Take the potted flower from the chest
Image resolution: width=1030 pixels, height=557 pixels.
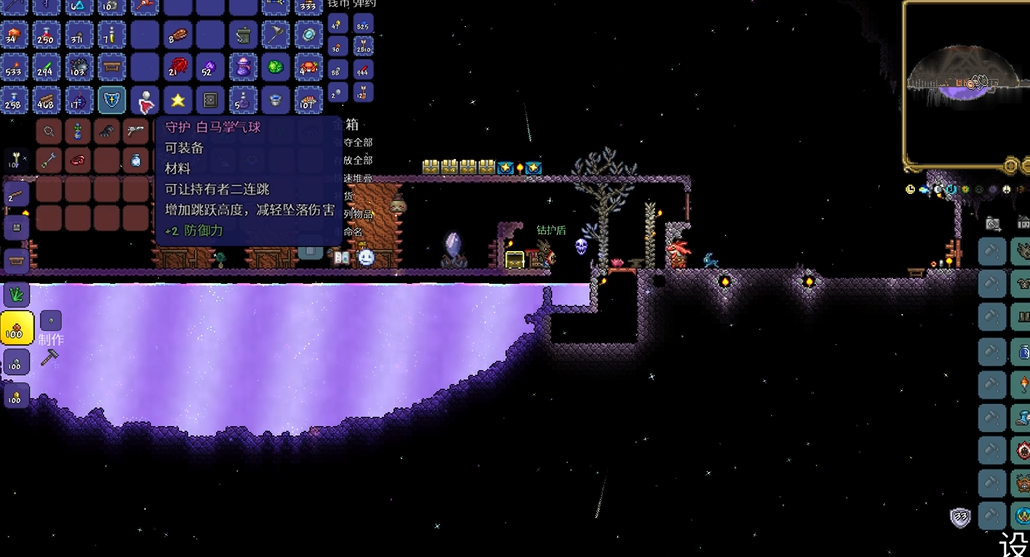tap(78, 131)
